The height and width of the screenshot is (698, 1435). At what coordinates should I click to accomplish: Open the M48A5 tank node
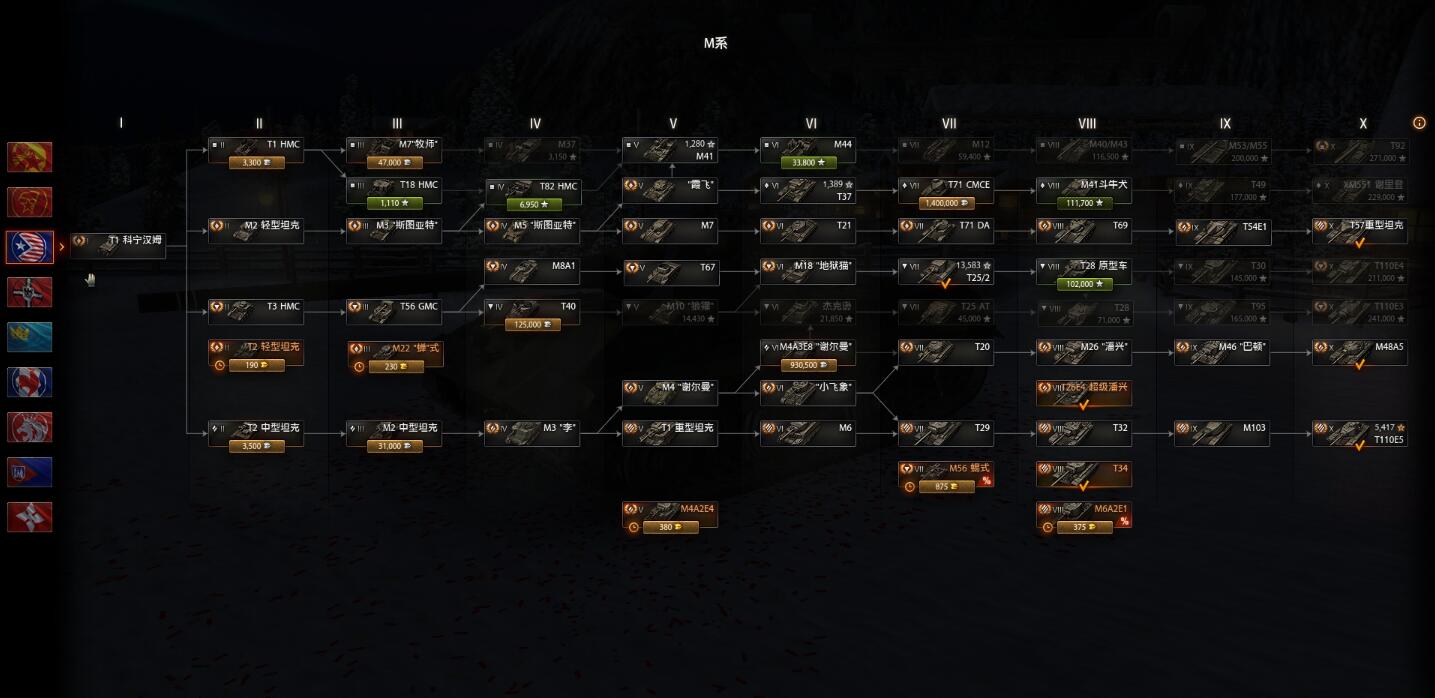click(1360, 352)
